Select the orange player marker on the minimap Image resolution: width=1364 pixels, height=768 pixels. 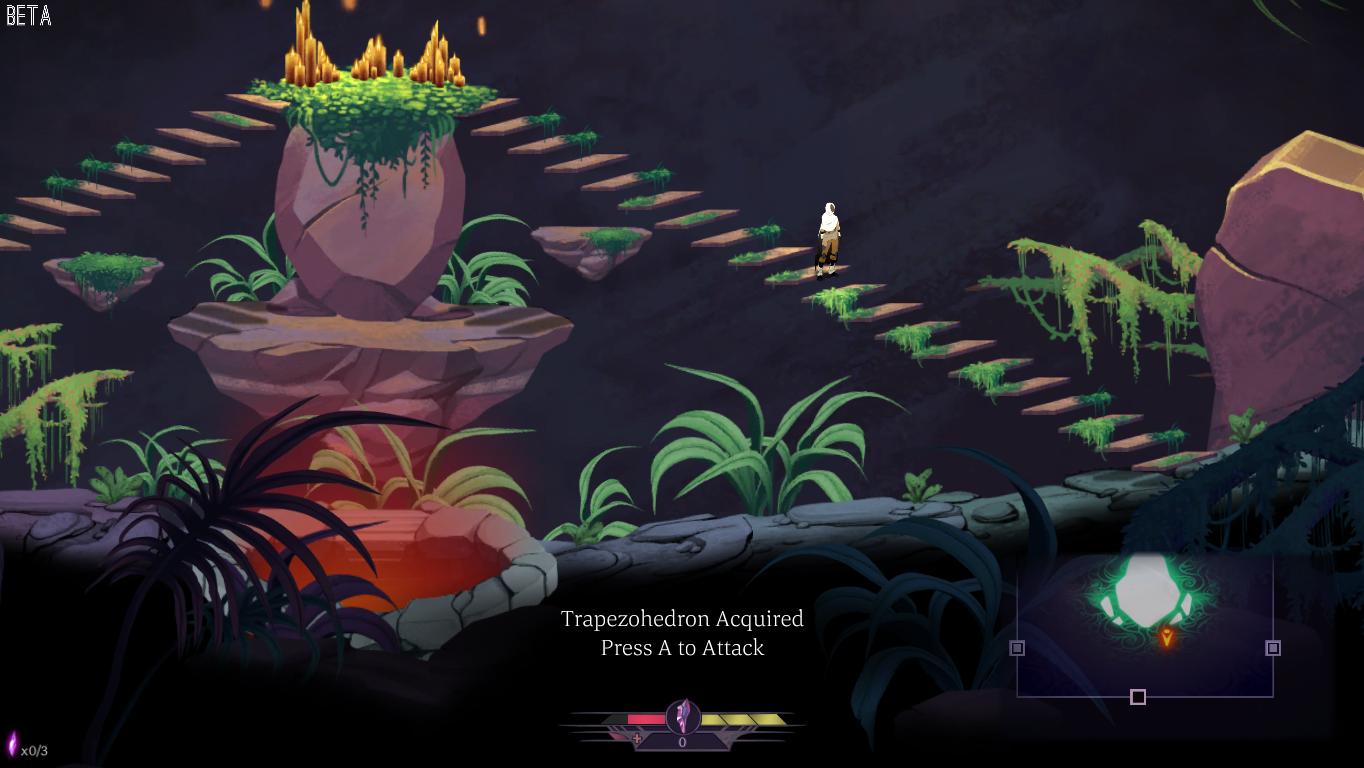[1166, 637]
